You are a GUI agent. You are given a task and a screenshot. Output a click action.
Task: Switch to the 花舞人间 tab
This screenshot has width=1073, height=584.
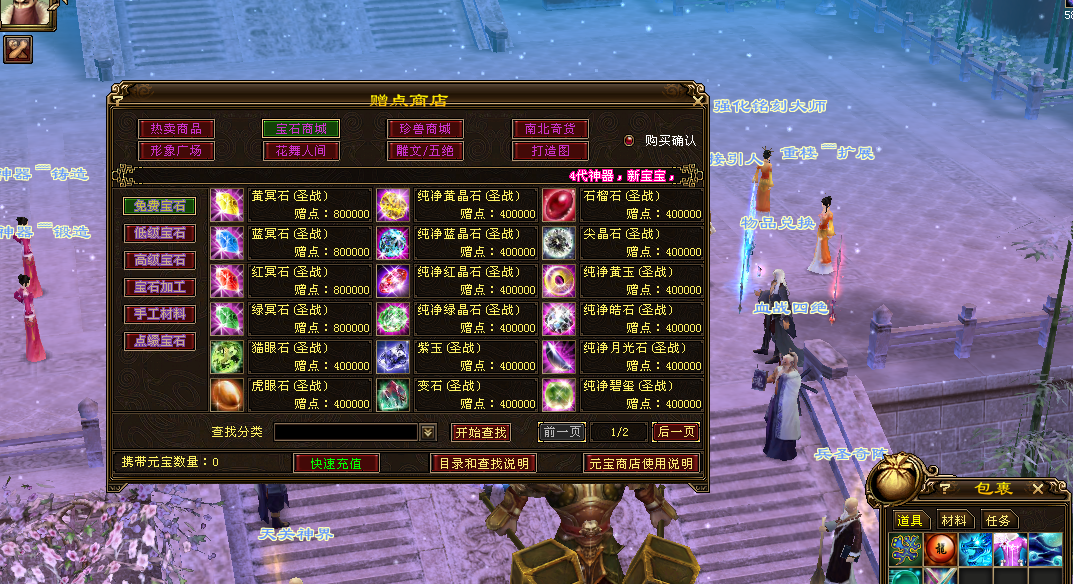click(301, 151)
